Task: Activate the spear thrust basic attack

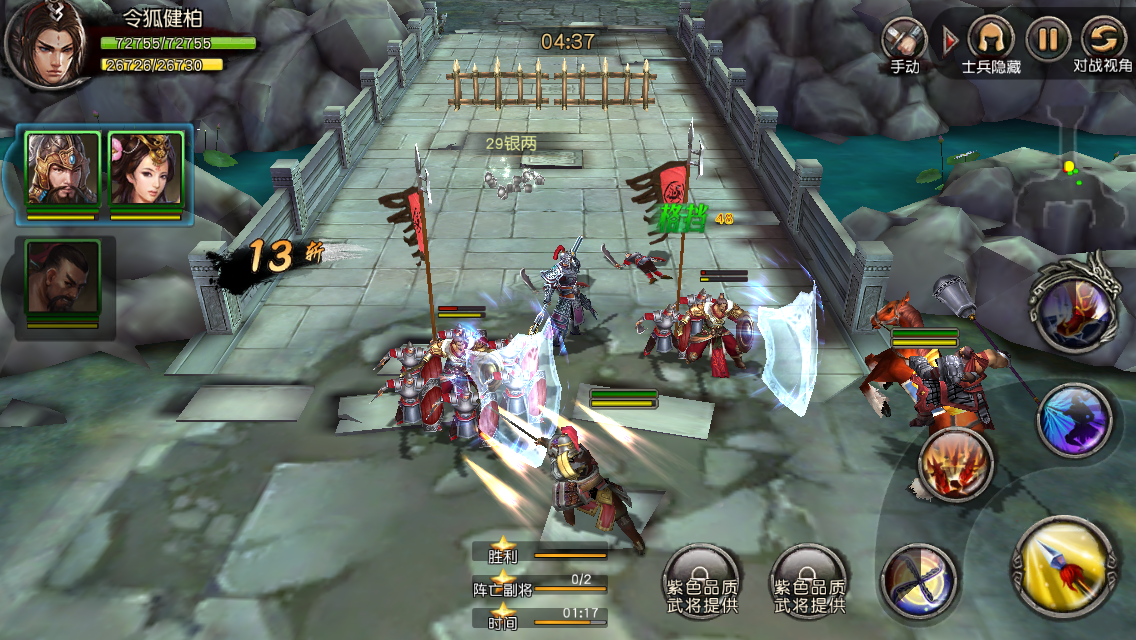Action: (x=1064, y=567)
